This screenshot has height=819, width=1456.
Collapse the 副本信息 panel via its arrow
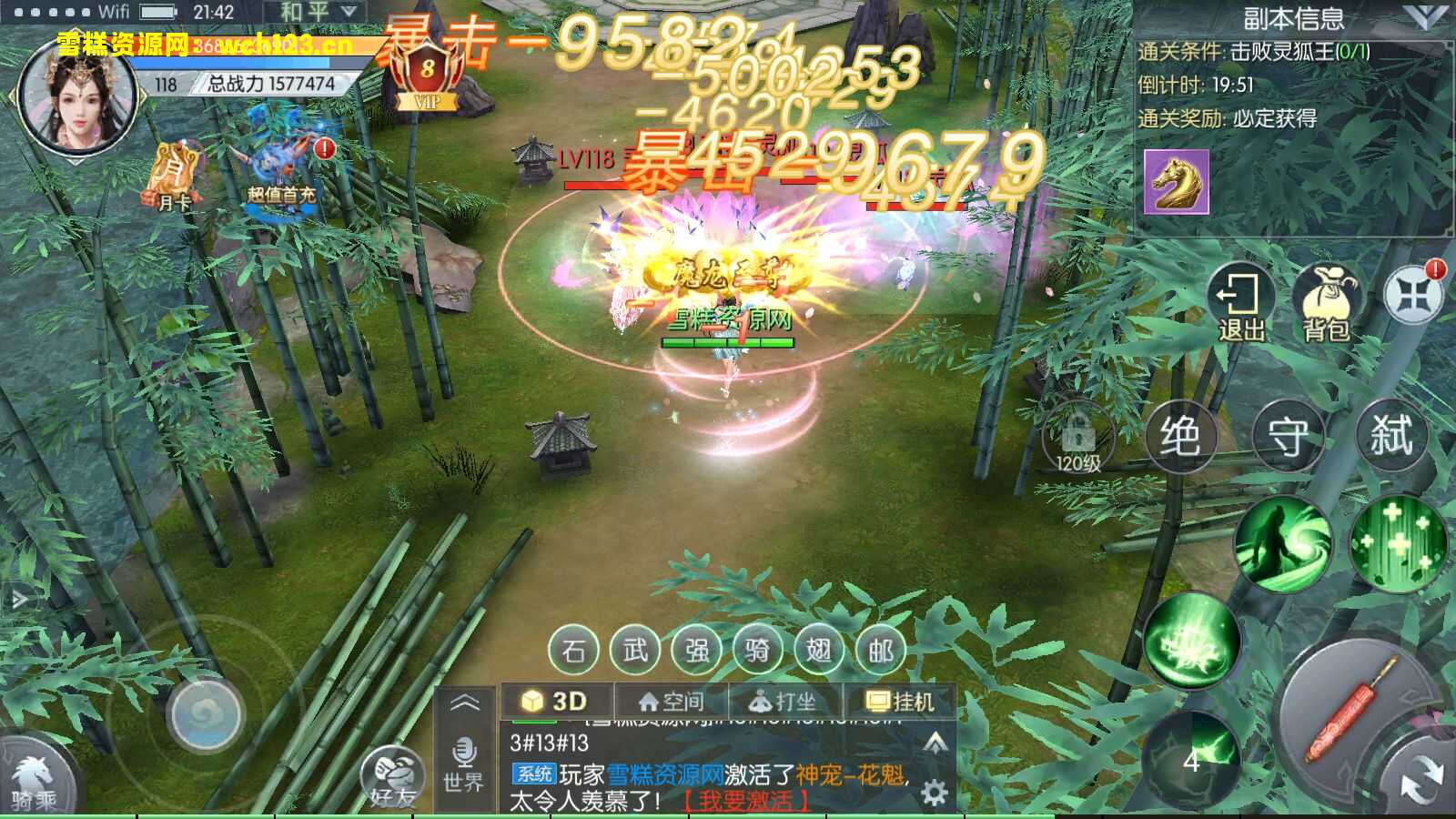[1427, 15]
